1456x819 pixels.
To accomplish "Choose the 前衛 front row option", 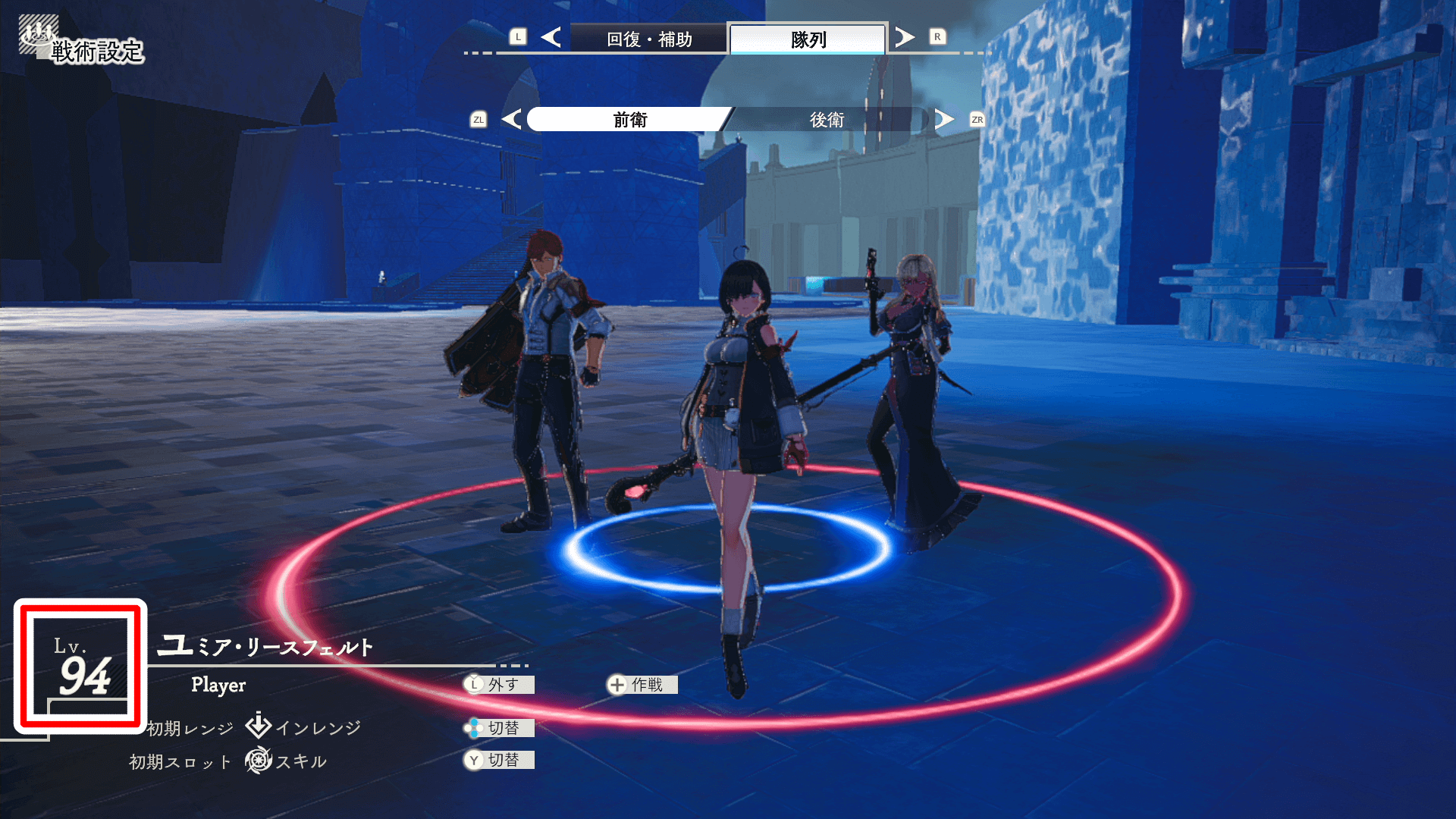I will point(629,120).
